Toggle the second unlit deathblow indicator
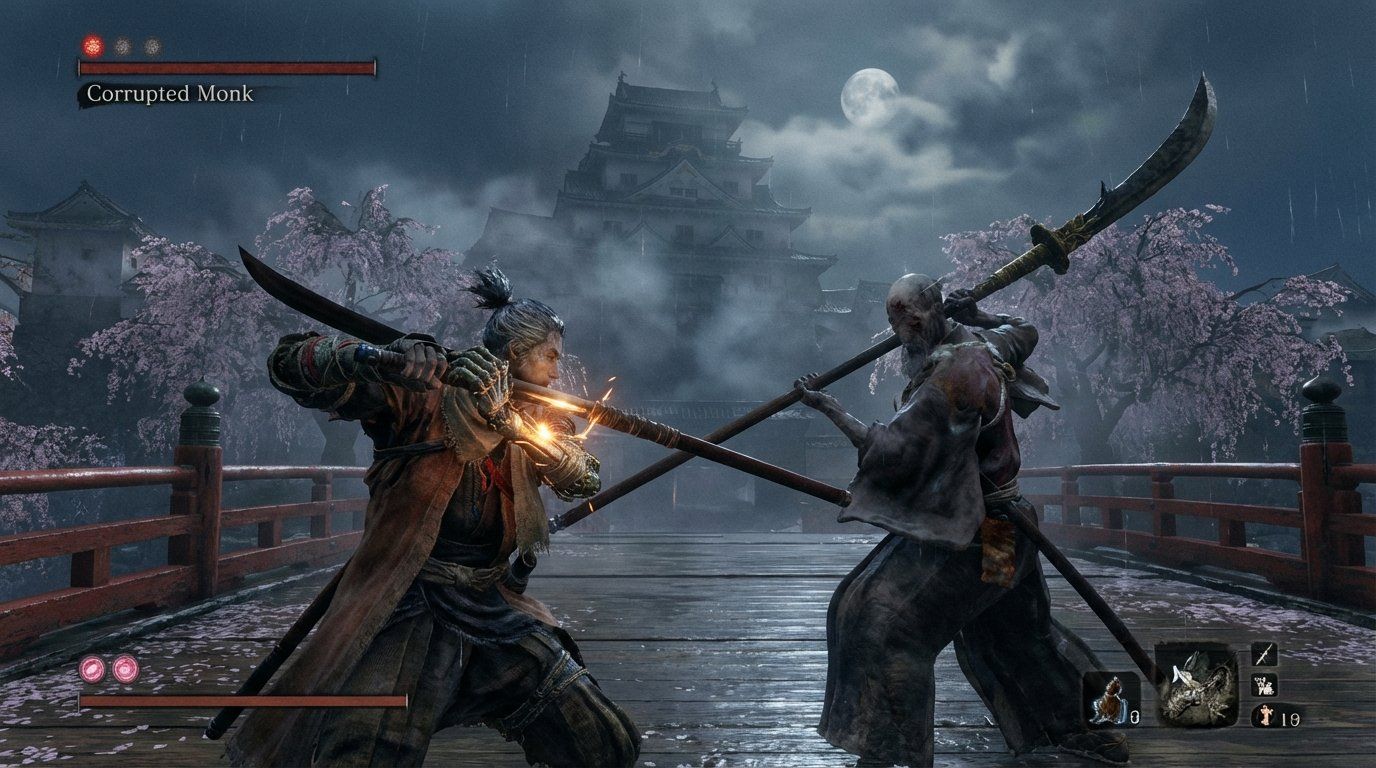Viewport: 1376px width, 768px height. click(x=122, y=46)
